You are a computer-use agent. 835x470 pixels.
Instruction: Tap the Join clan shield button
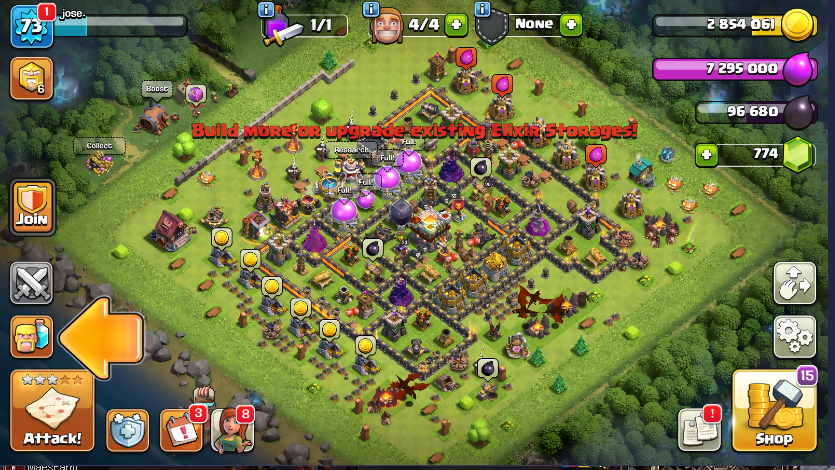coord(31,208)
